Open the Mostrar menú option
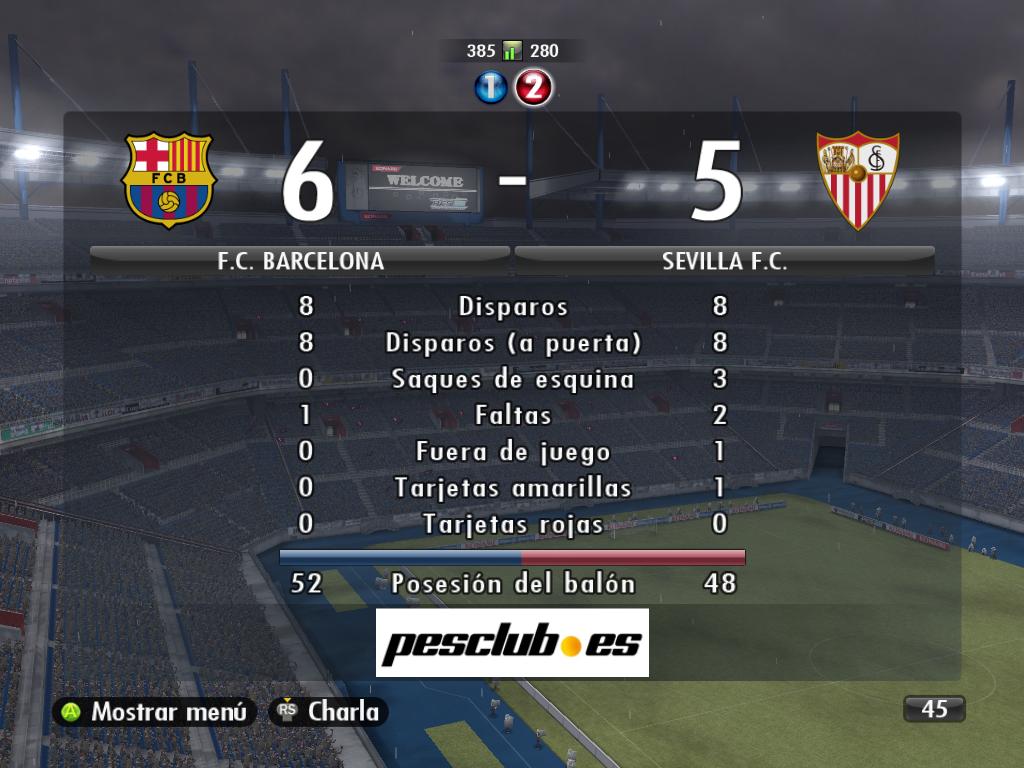The image size is (1024, 768). [x=155, y=712]
